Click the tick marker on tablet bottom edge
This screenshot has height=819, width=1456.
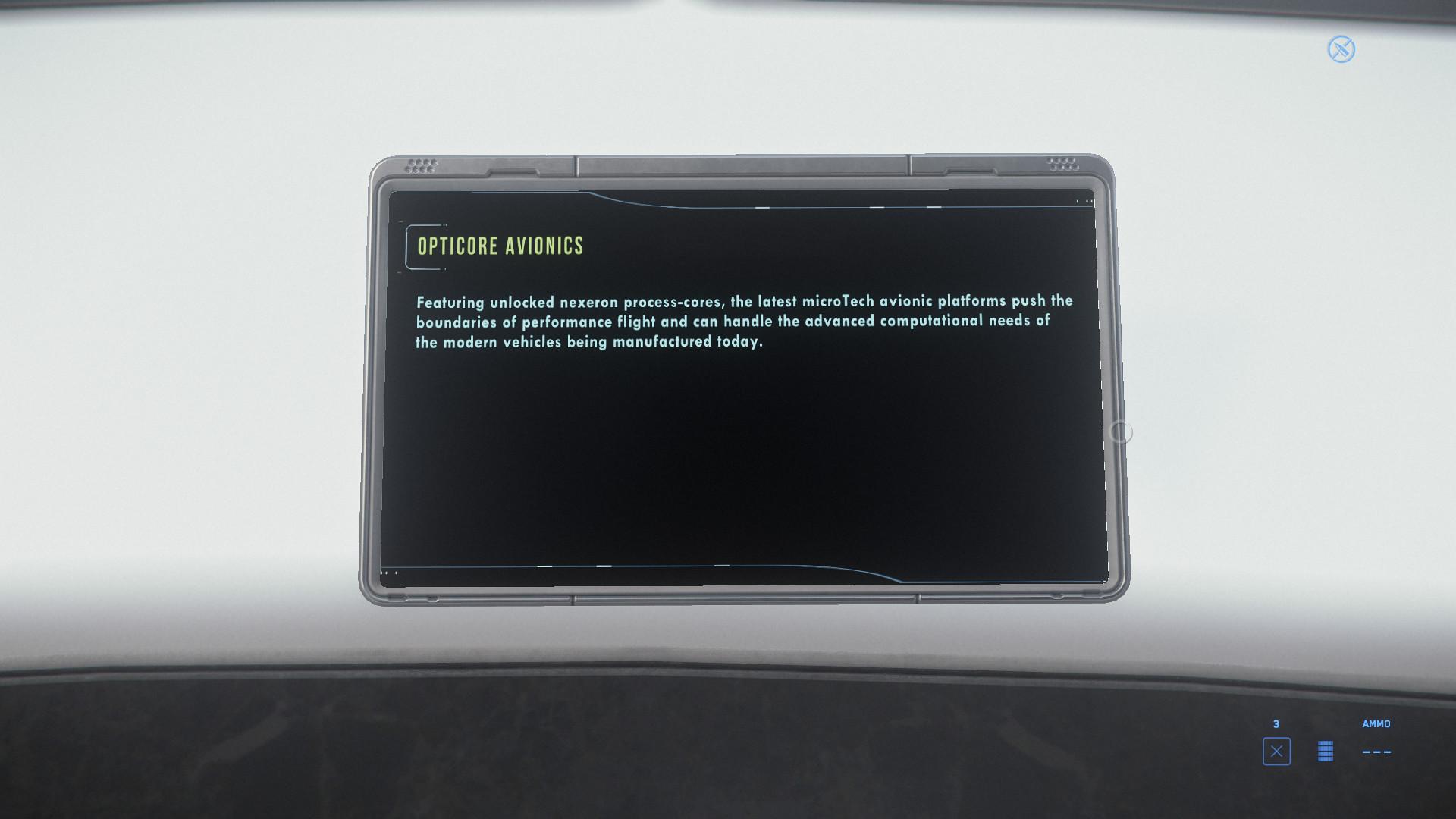543,566
